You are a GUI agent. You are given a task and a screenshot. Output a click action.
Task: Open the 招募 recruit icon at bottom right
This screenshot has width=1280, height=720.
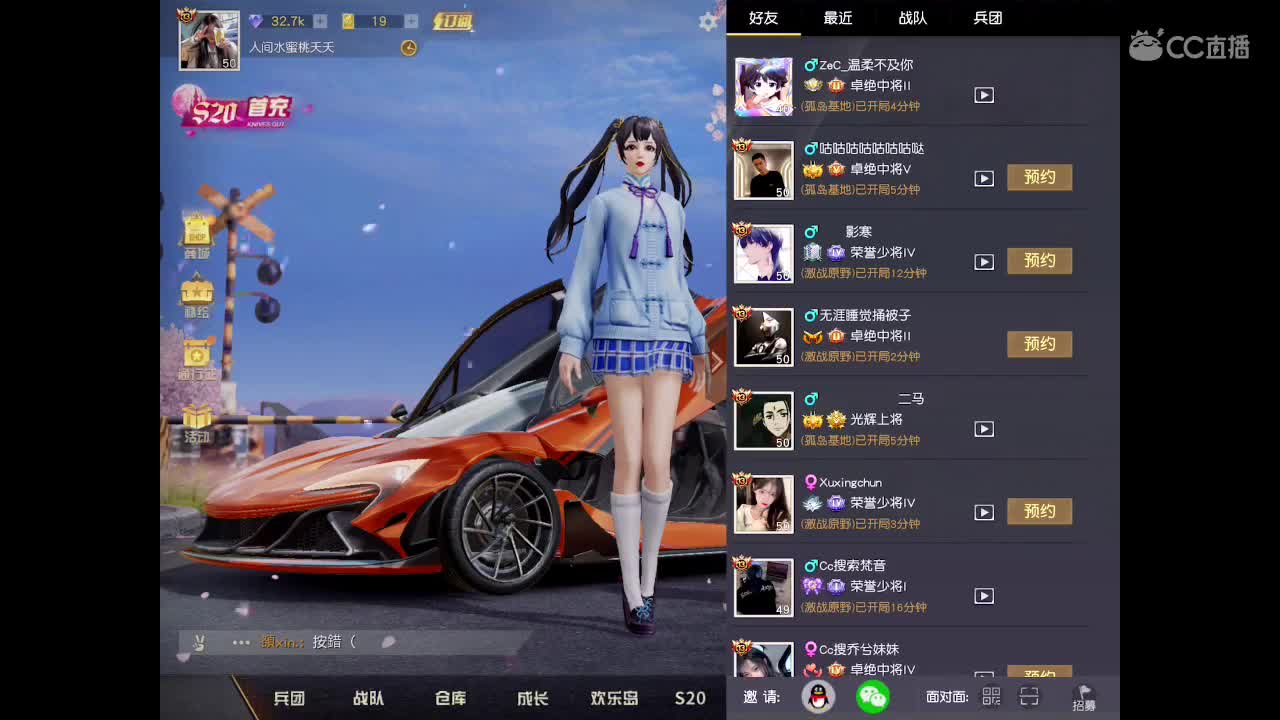(1083, 699)
